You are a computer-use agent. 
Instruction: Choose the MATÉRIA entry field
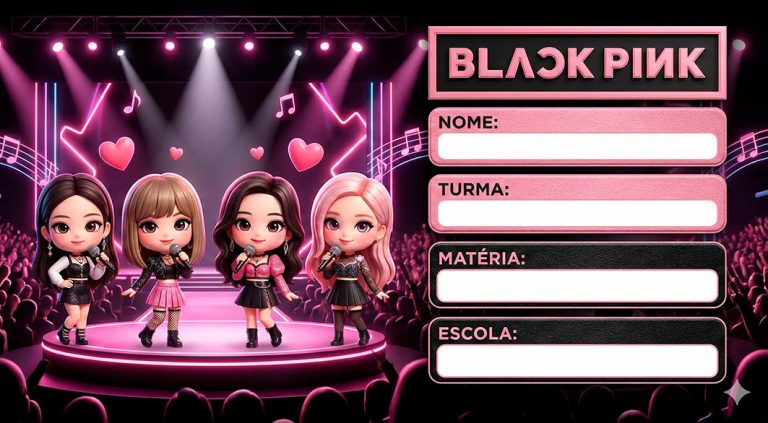[577, 285]
